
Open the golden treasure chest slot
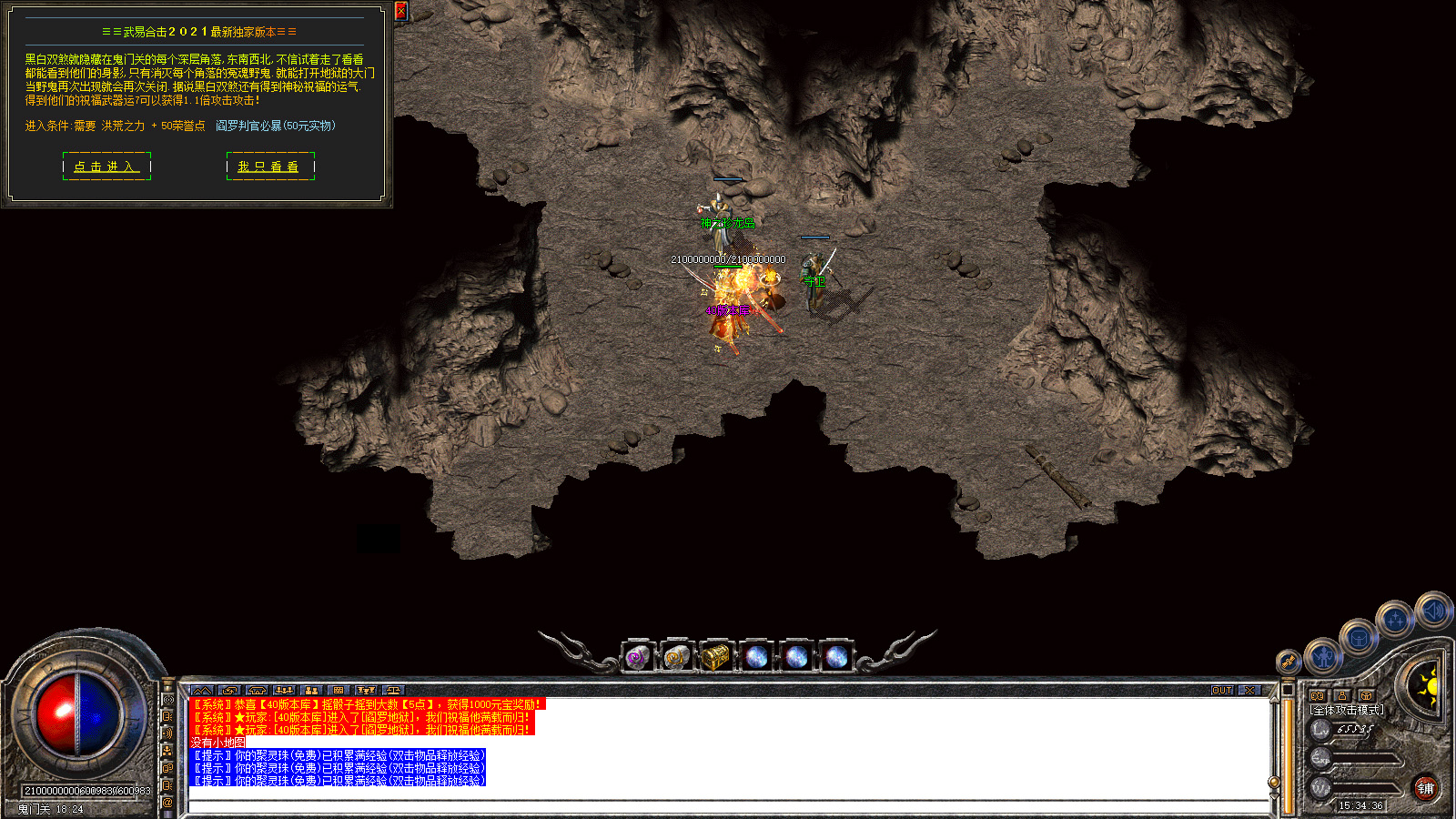click(716, 656)
